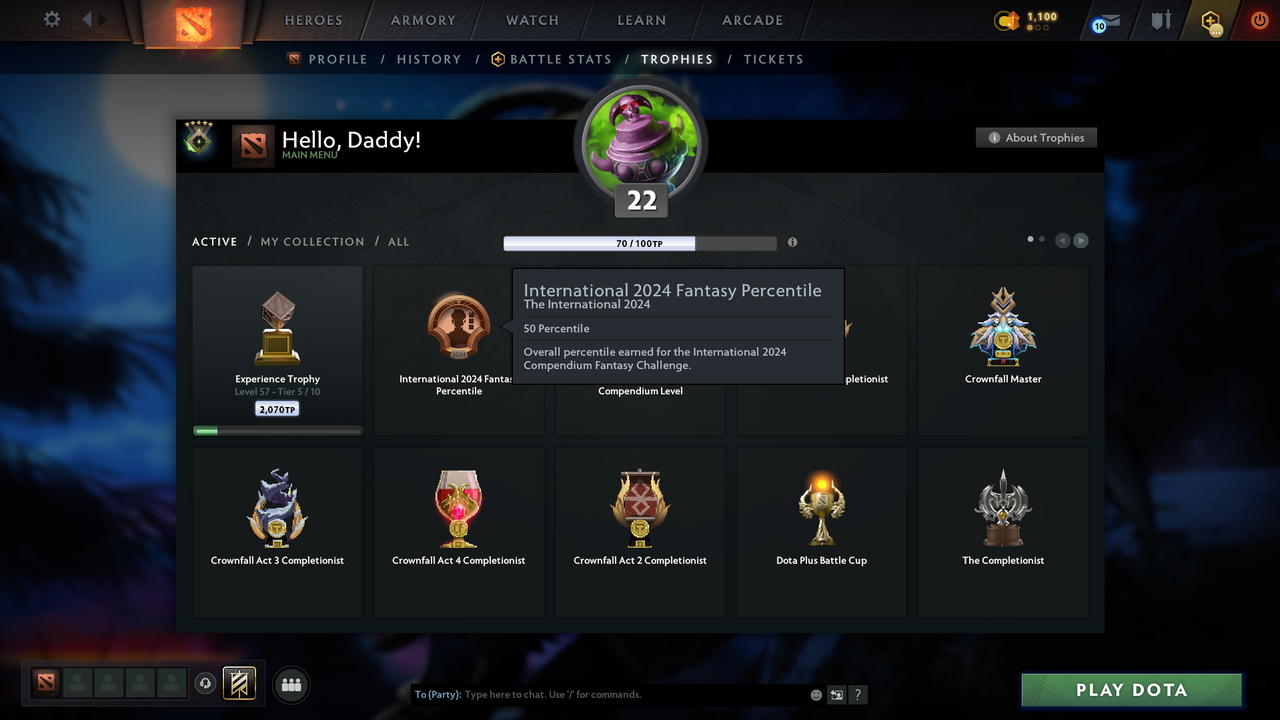The image size is (1280, 720).
Task: Open the History tab
Action: click(x=429, y=59)
